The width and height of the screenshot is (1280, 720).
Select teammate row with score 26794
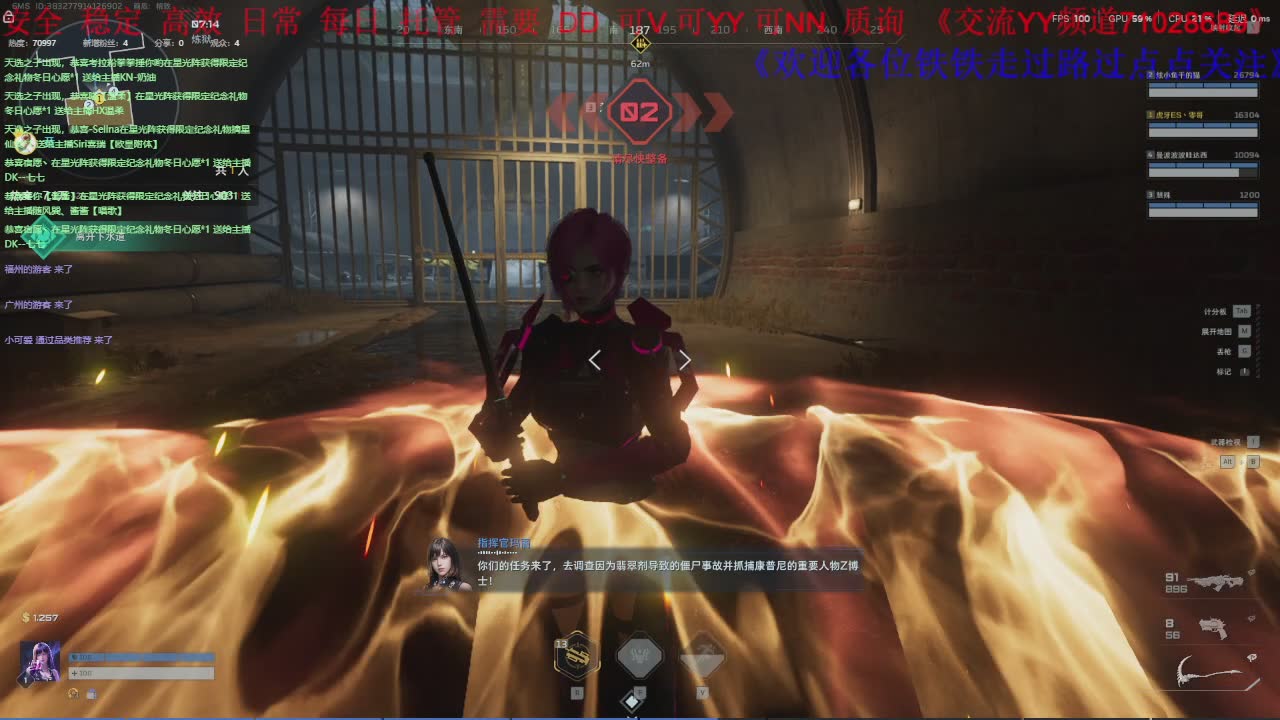click(1203, 83)
